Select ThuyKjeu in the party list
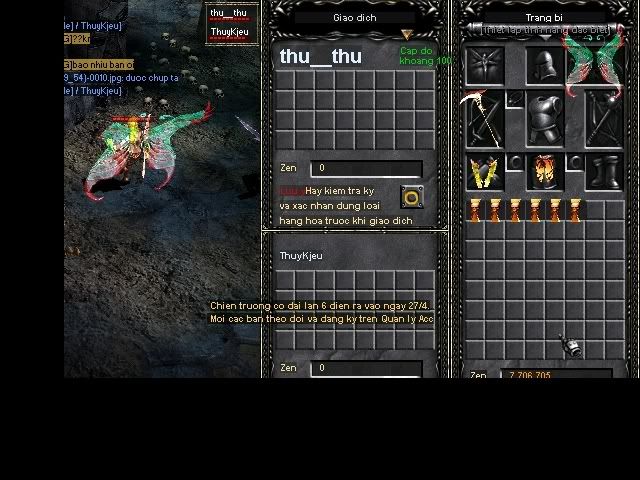The height and width of the screenshot is (480, 640). tap(228, 32)
